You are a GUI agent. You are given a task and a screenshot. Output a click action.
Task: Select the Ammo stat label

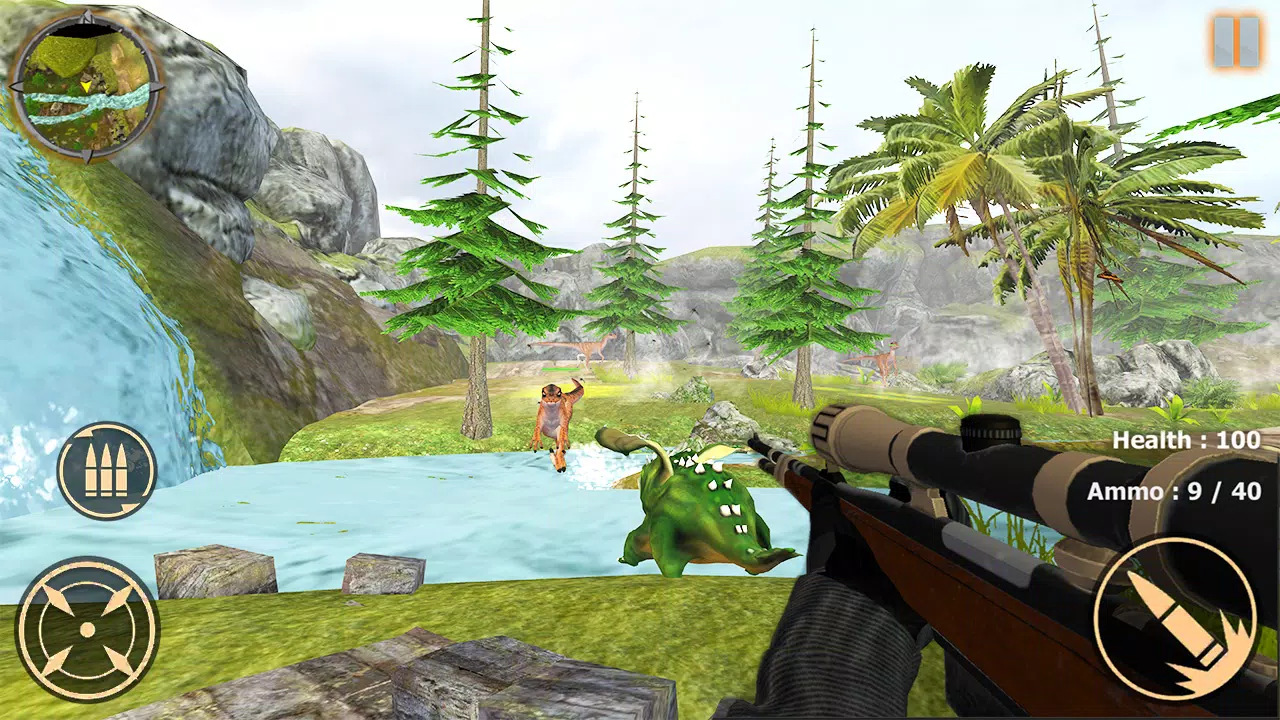1125,490
